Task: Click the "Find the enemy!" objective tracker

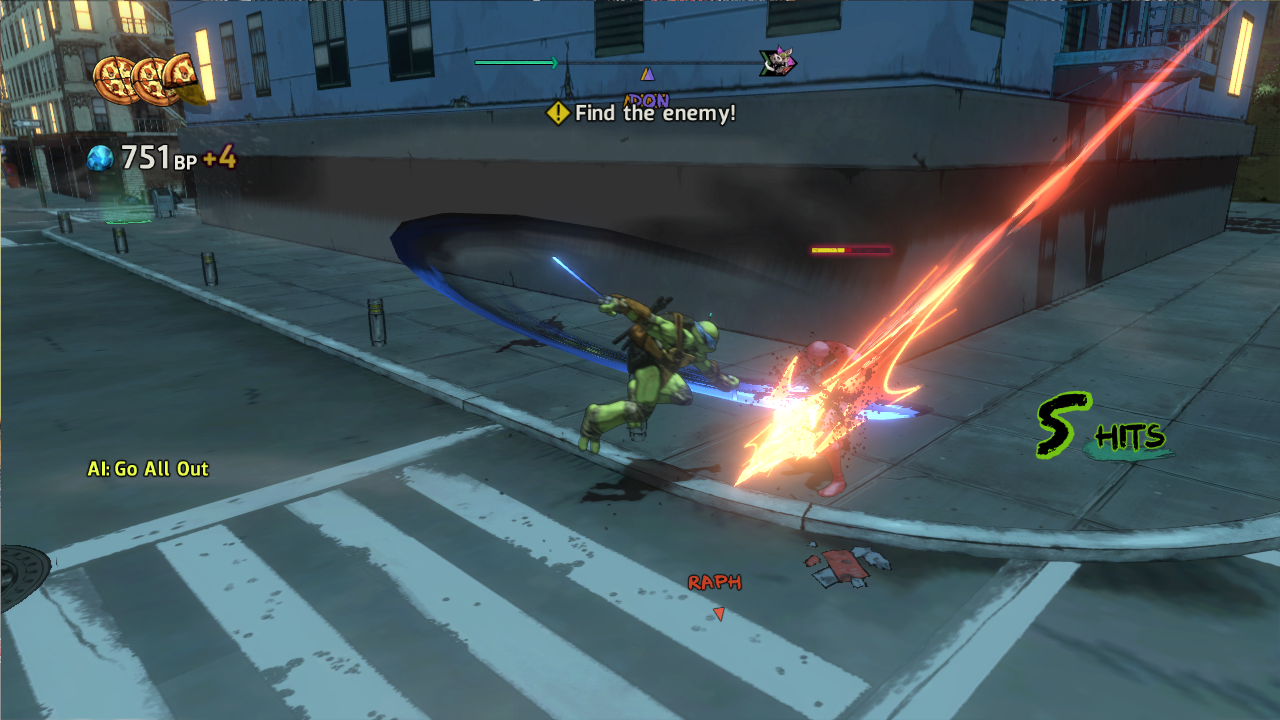Action: (x=642, y=114)
